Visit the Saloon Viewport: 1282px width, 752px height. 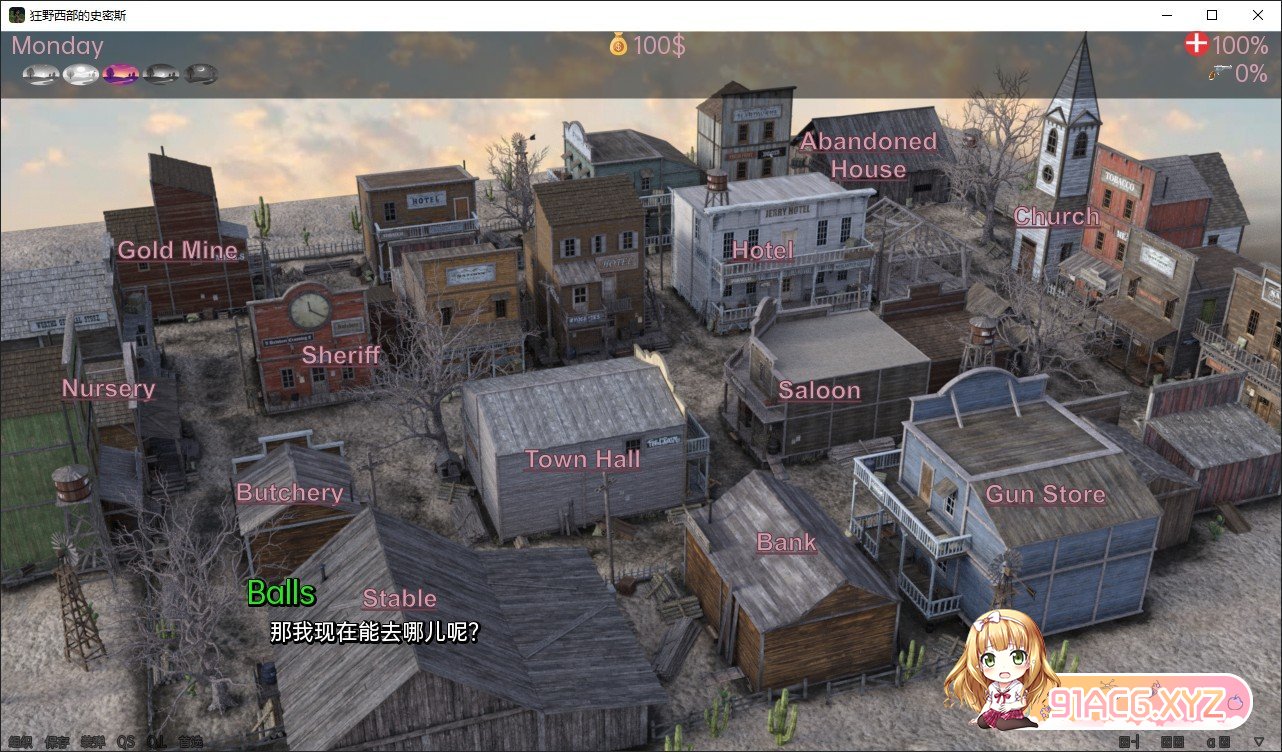click(819, 391)
